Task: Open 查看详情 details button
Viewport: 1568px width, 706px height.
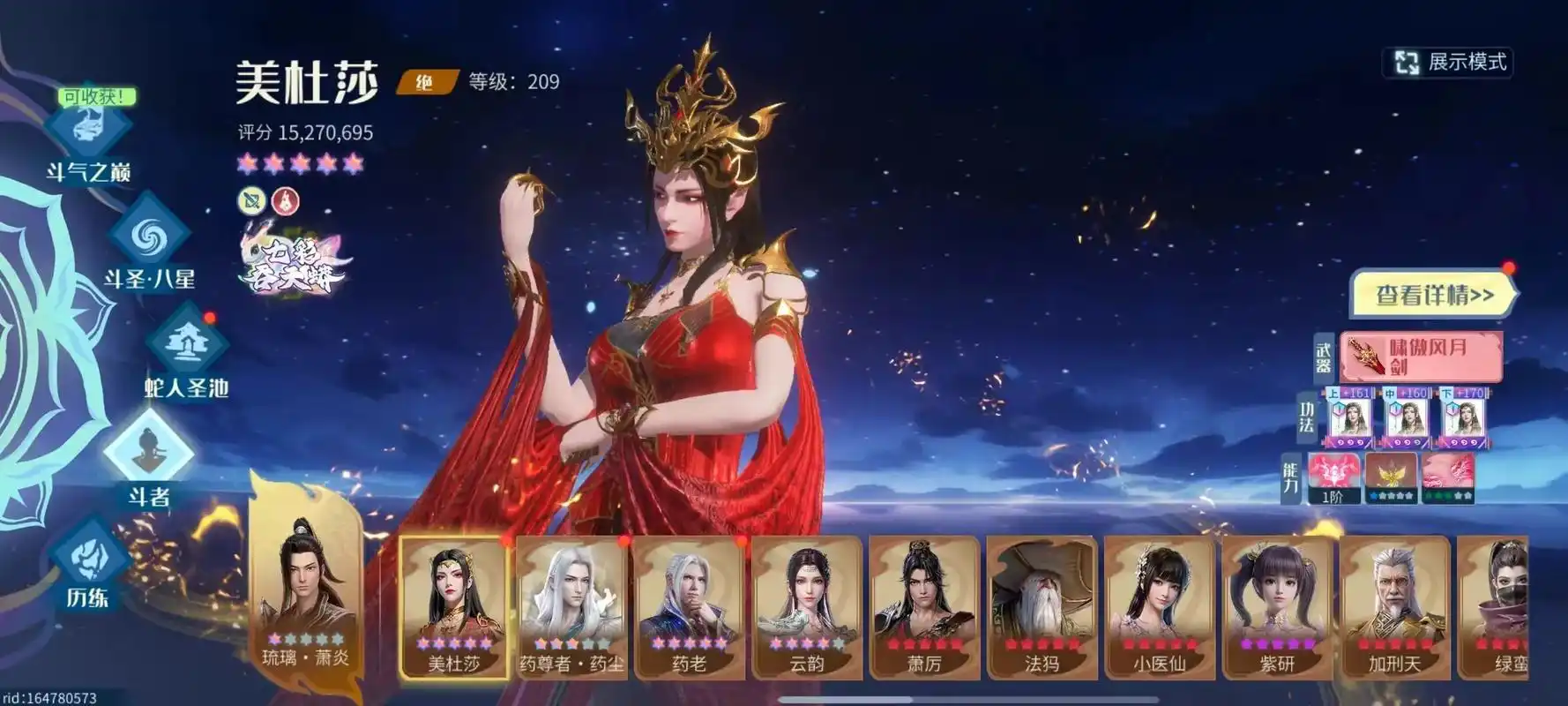Action: coord(1433,295)
